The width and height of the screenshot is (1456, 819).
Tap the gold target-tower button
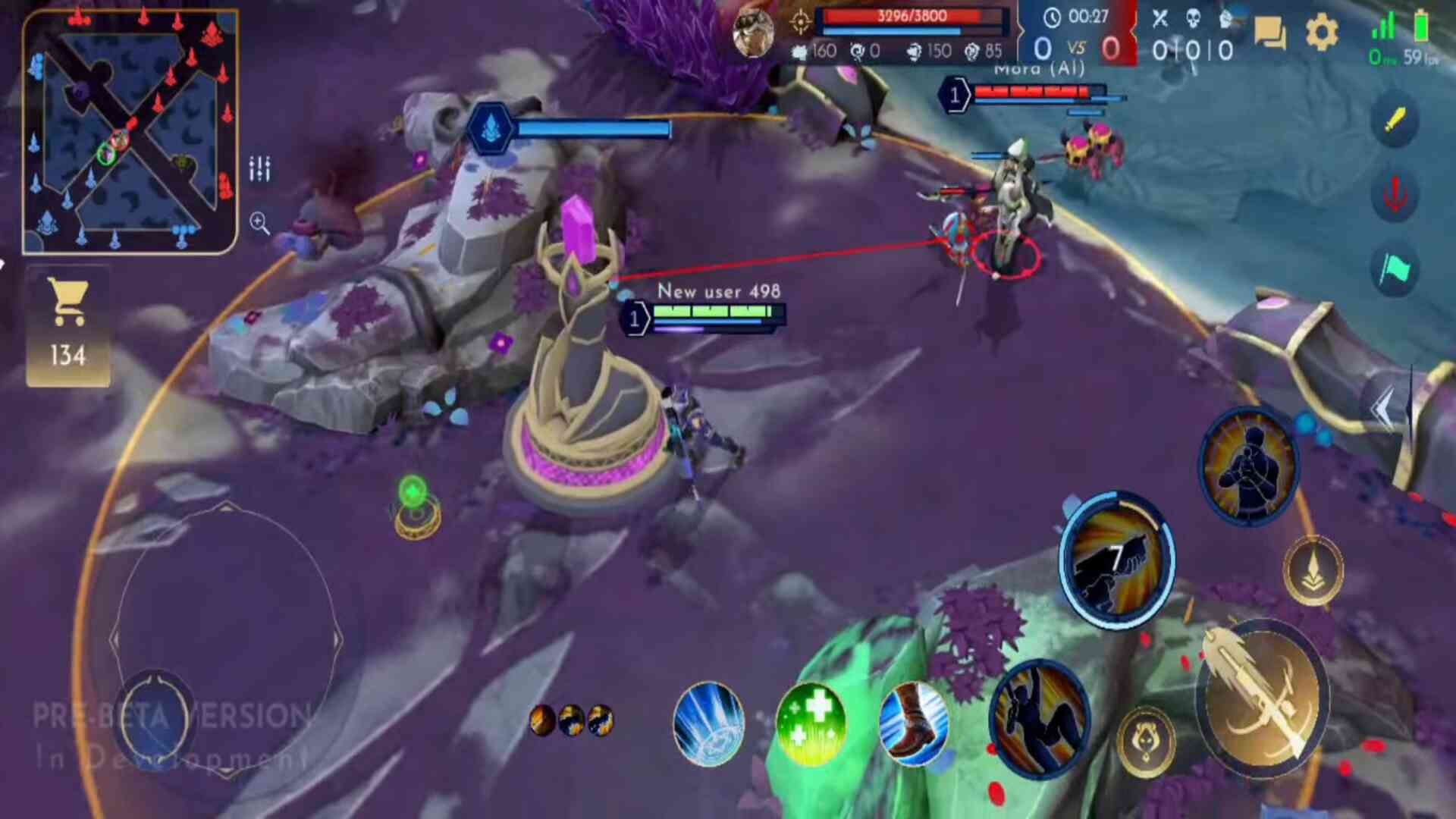pos(1313,570)
